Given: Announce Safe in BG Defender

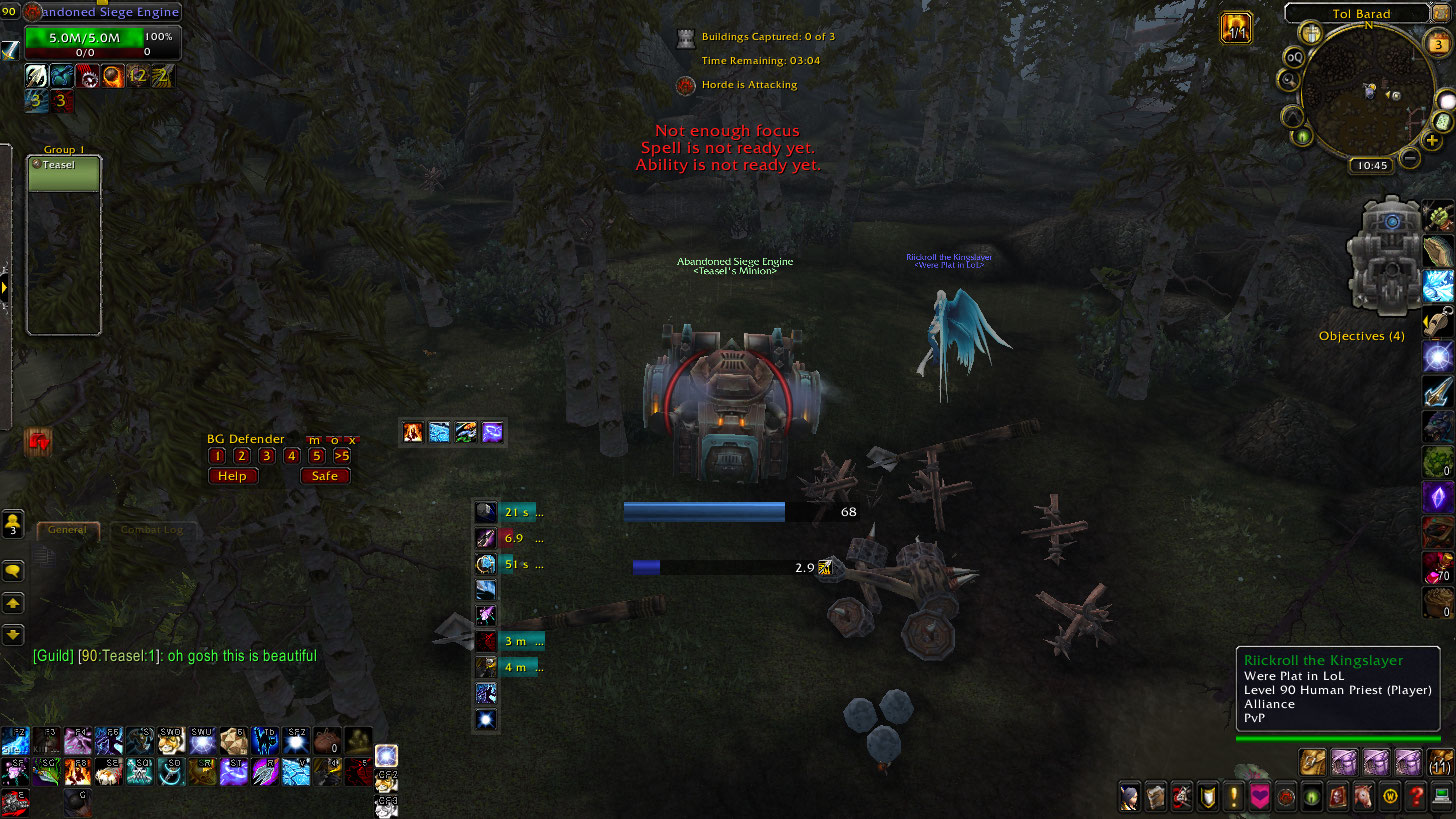Looking at the screenshot, I should 325,476.
